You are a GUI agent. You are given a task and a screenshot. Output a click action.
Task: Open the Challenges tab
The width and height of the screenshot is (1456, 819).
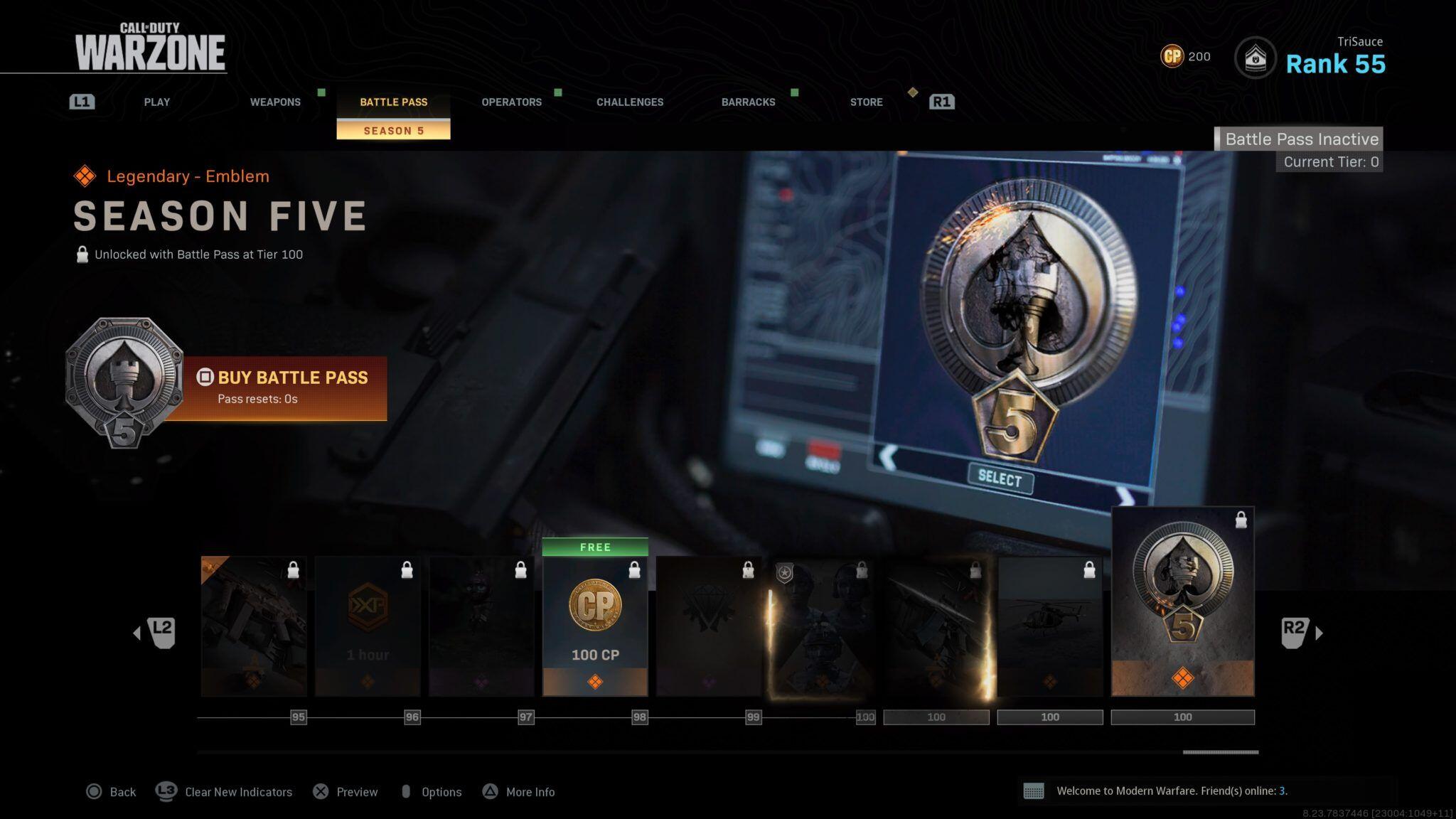pyautogui.click(x=630, y=102)
